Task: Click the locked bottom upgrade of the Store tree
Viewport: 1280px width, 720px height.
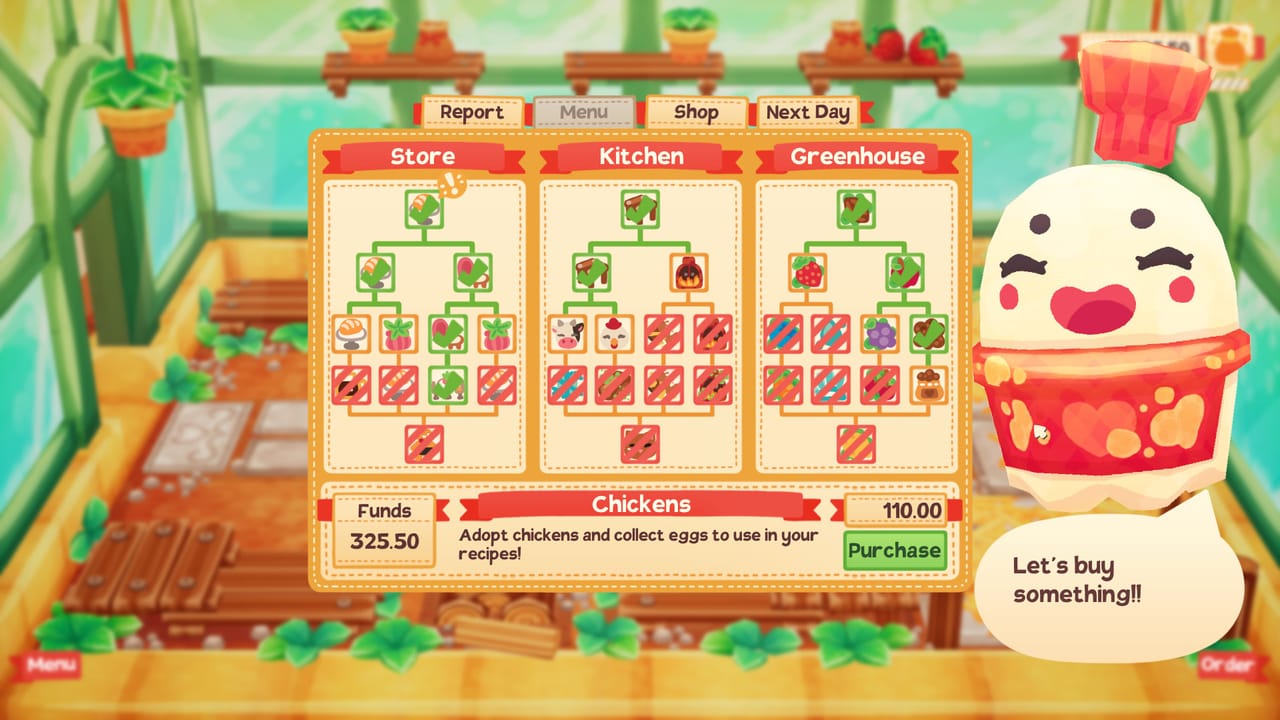Action: click(425, 444)
